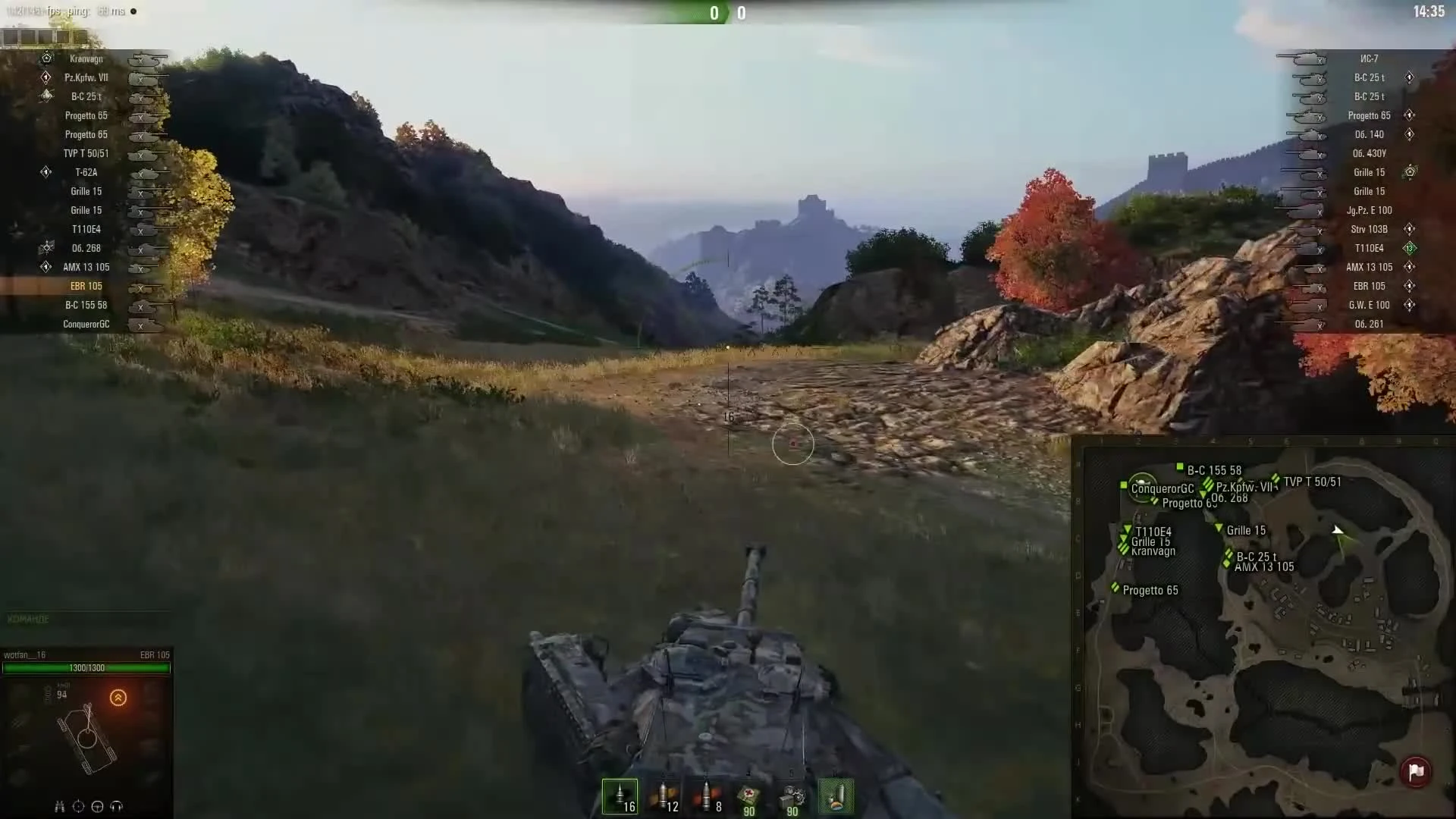Select ИС-7 at top of enemy team list
The height and width of the screenshot is (819, 1456).
point(1370,58)
